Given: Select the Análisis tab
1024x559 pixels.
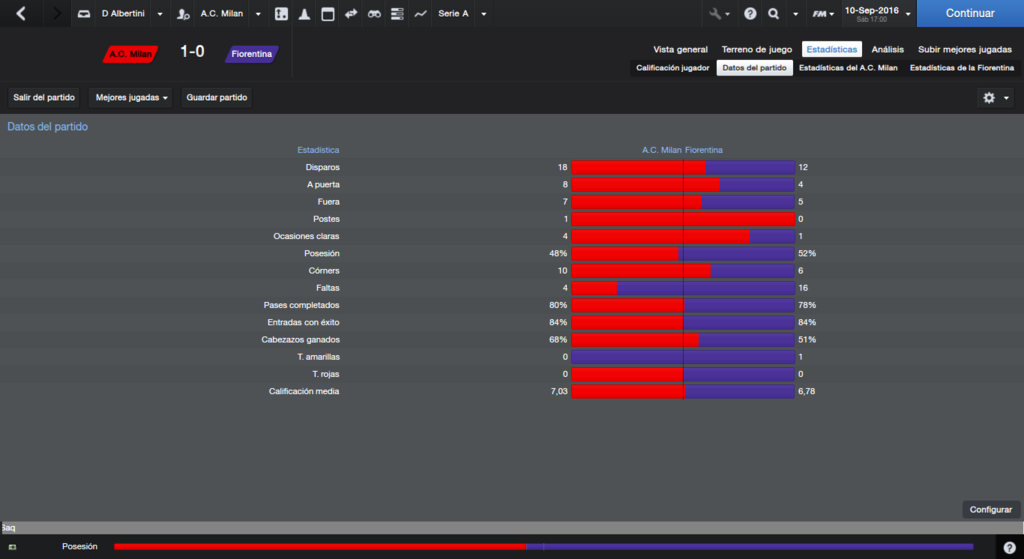Looking at the screenshot, I should 887,49.
